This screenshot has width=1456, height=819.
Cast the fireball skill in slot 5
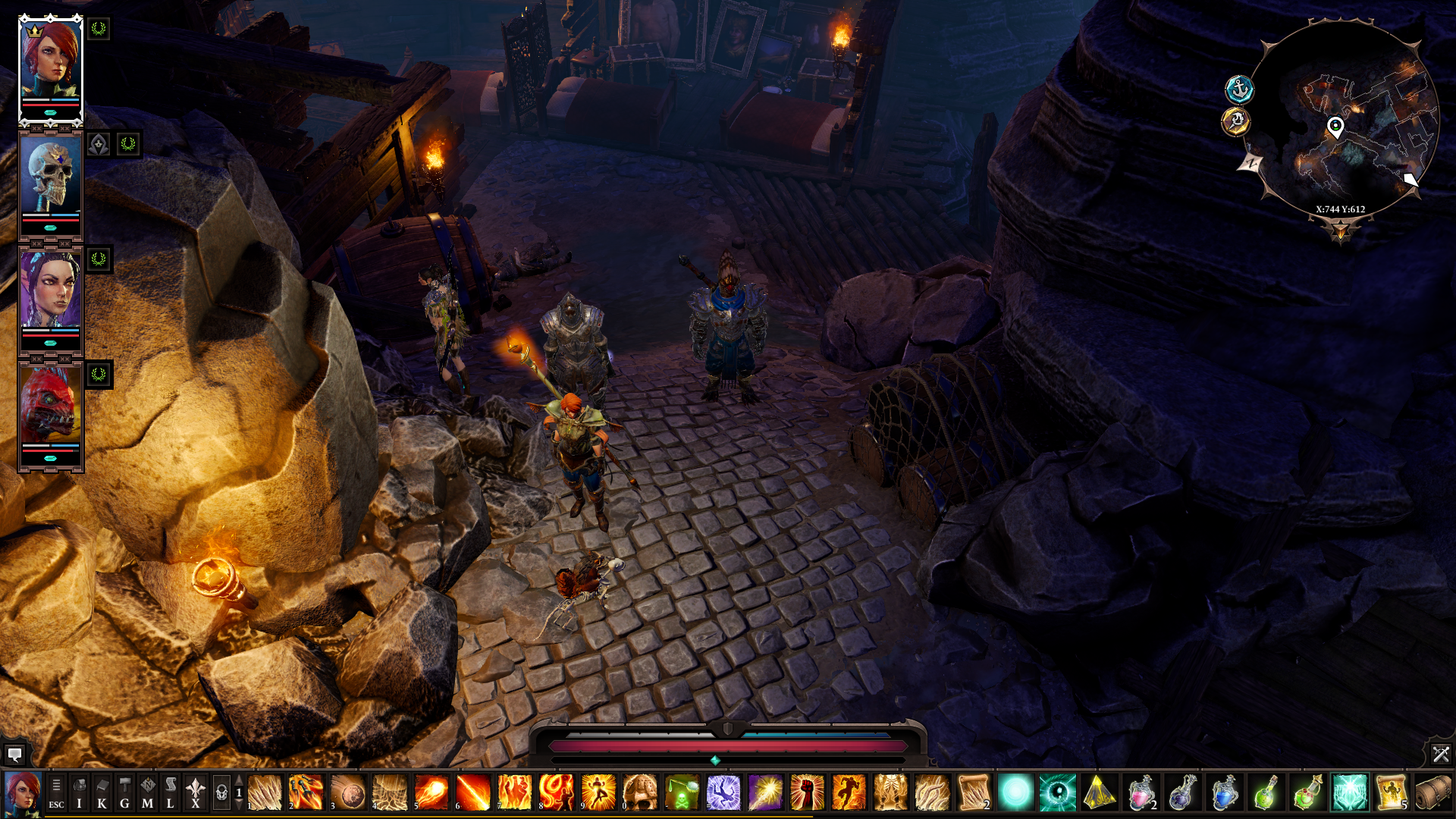click(x=431, y=792)
